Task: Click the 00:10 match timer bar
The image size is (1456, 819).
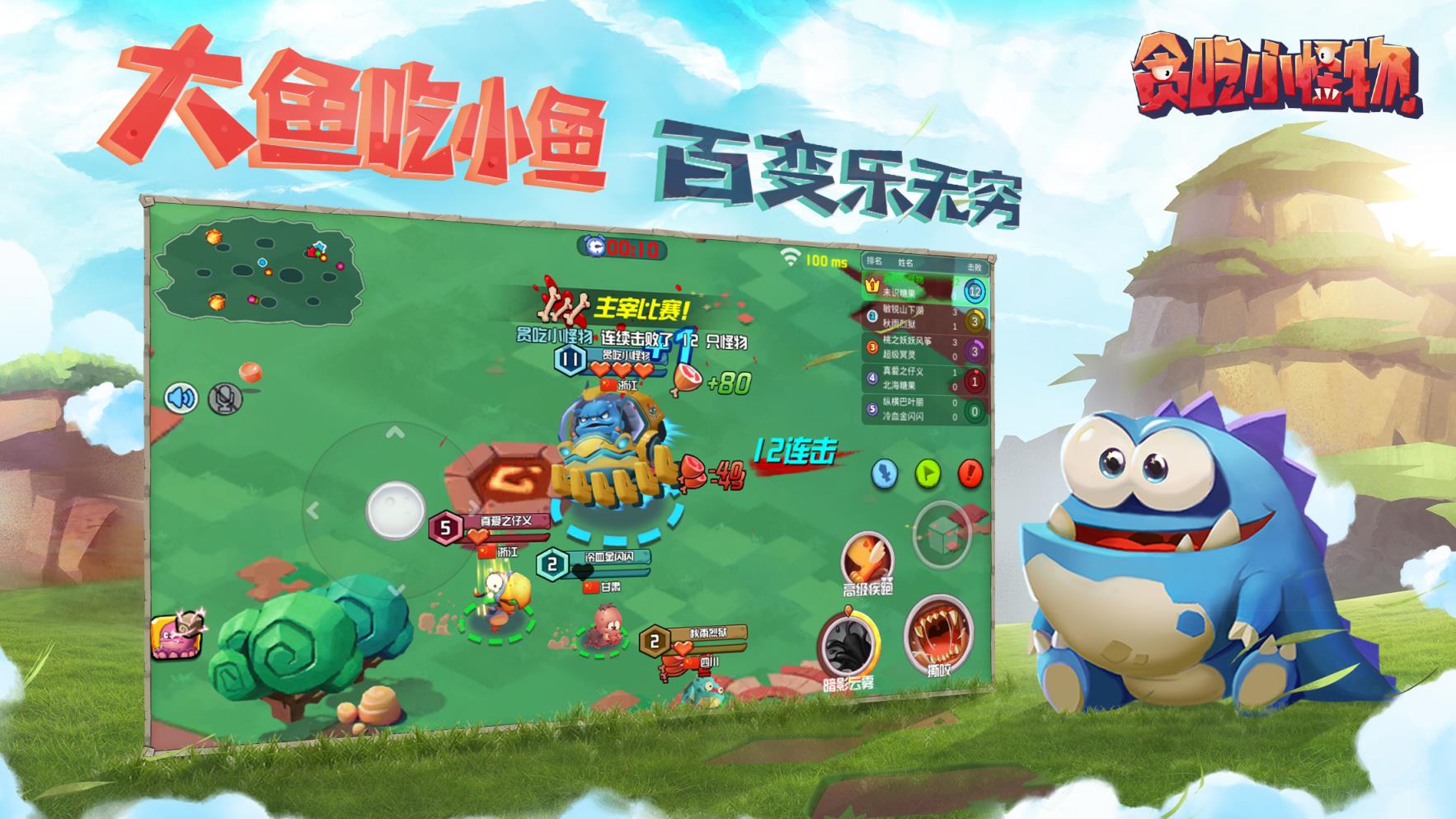Action: coord(624,246)
